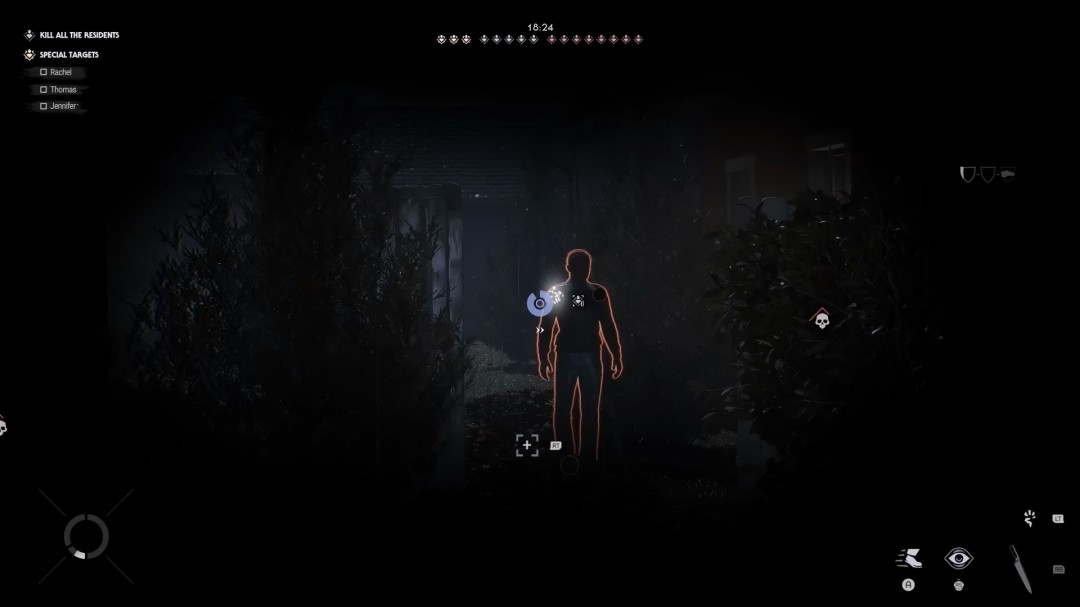Select the Jennifer special target entry
The height and width of the screenshot is (607, 1080).
click(x=63, y=106)
